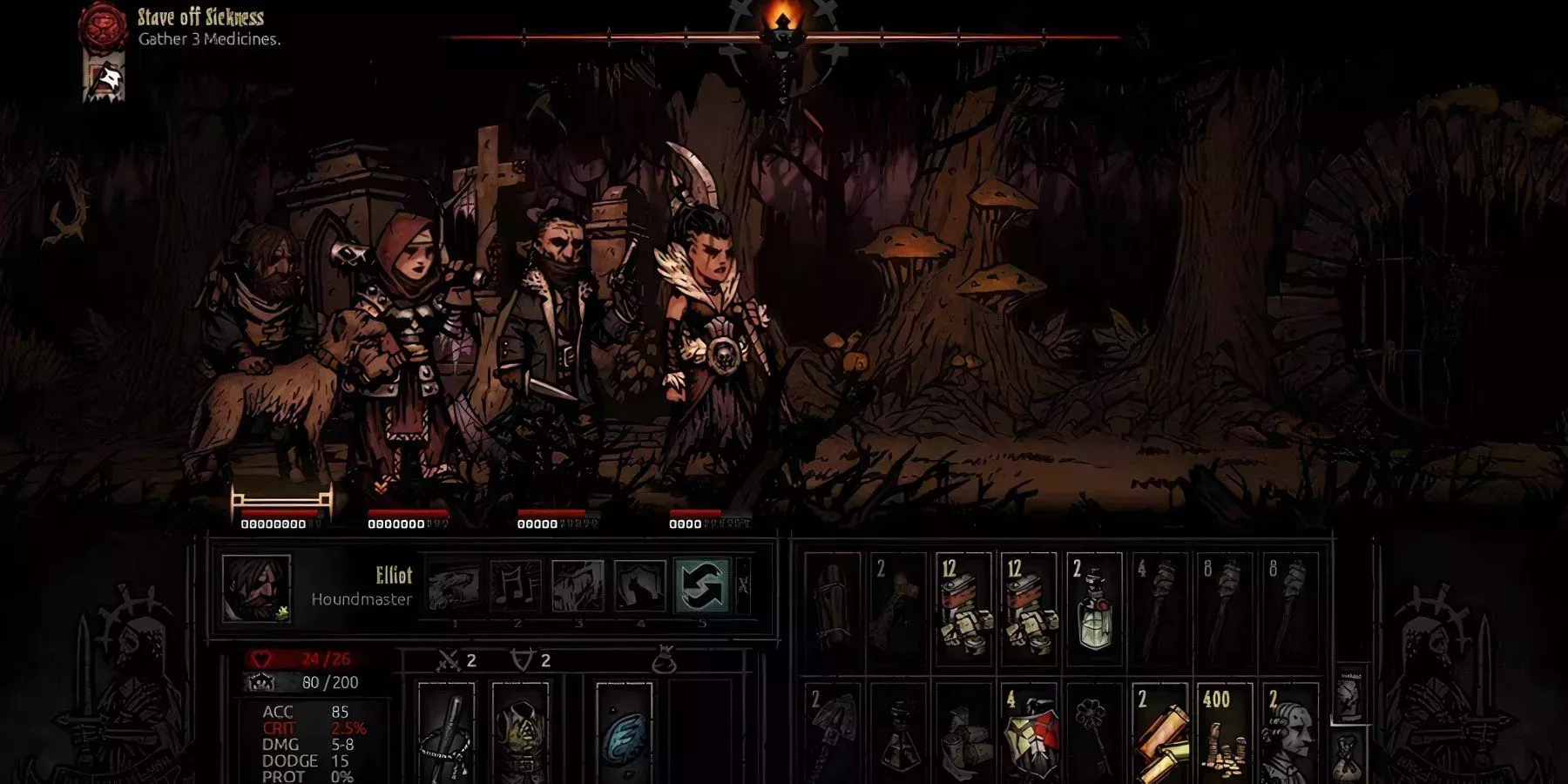Click the narrow pass turn button

(743, 585)
